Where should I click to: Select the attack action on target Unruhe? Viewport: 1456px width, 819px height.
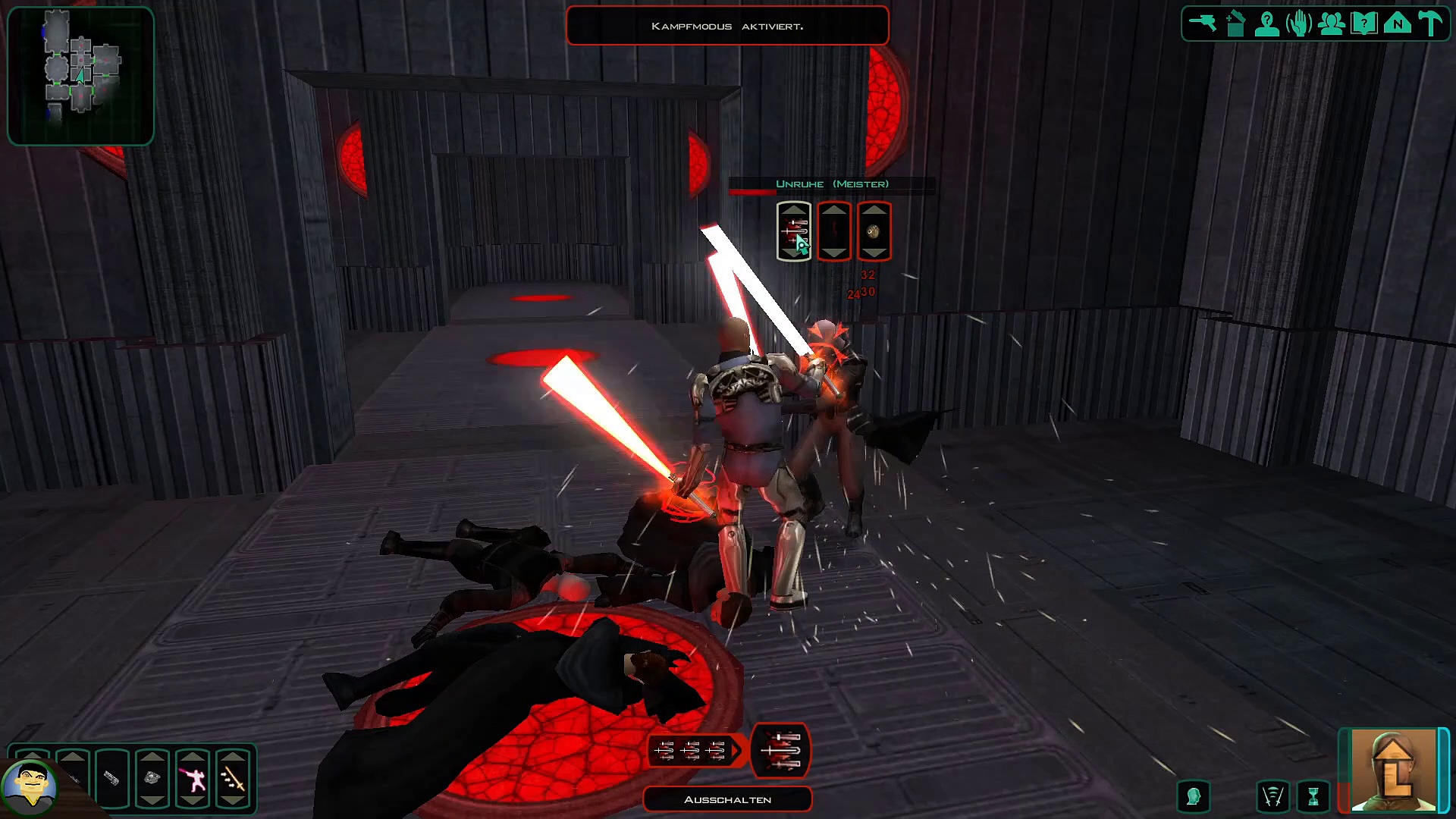(793, 231)
